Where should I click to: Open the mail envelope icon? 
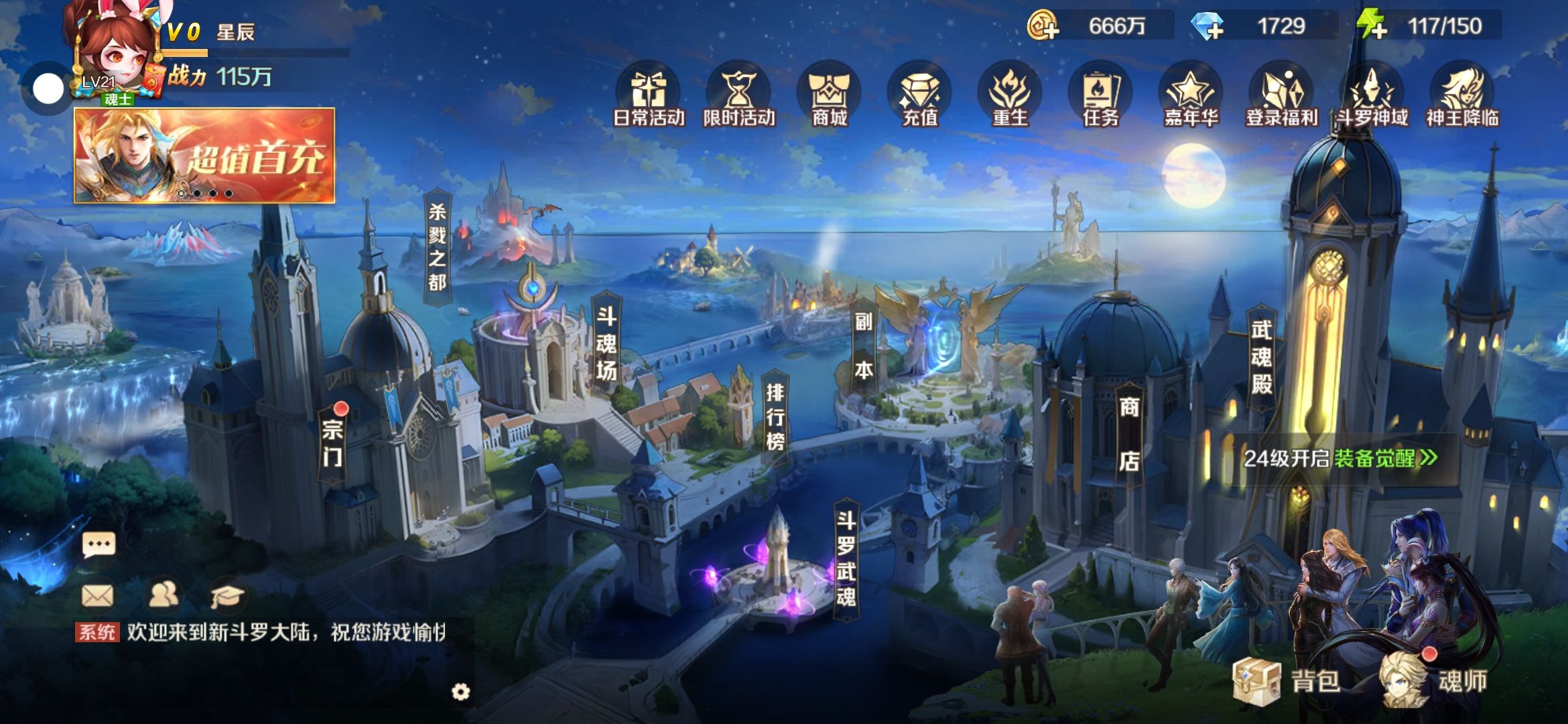97,595
